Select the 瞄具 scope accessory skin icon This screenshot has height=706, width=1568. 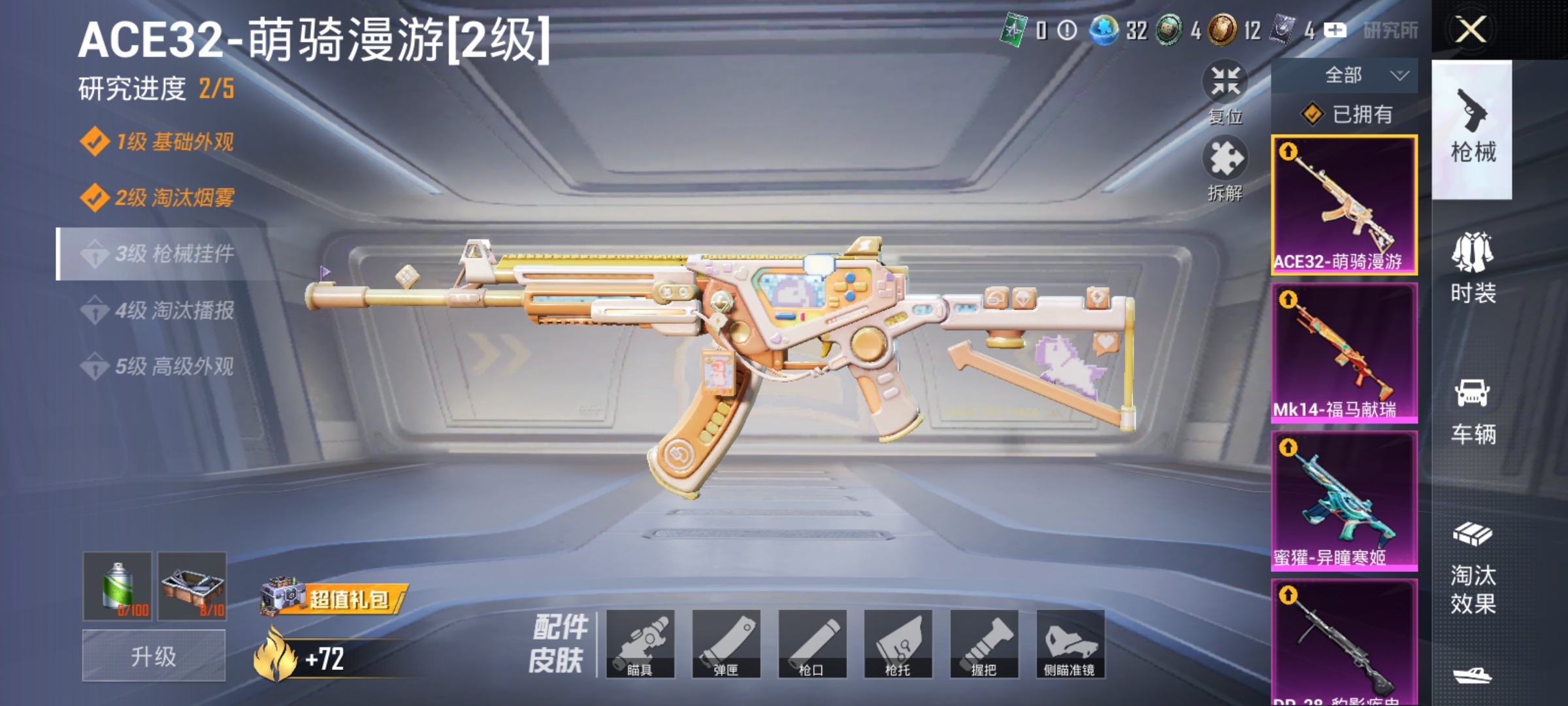pos(642,644)
